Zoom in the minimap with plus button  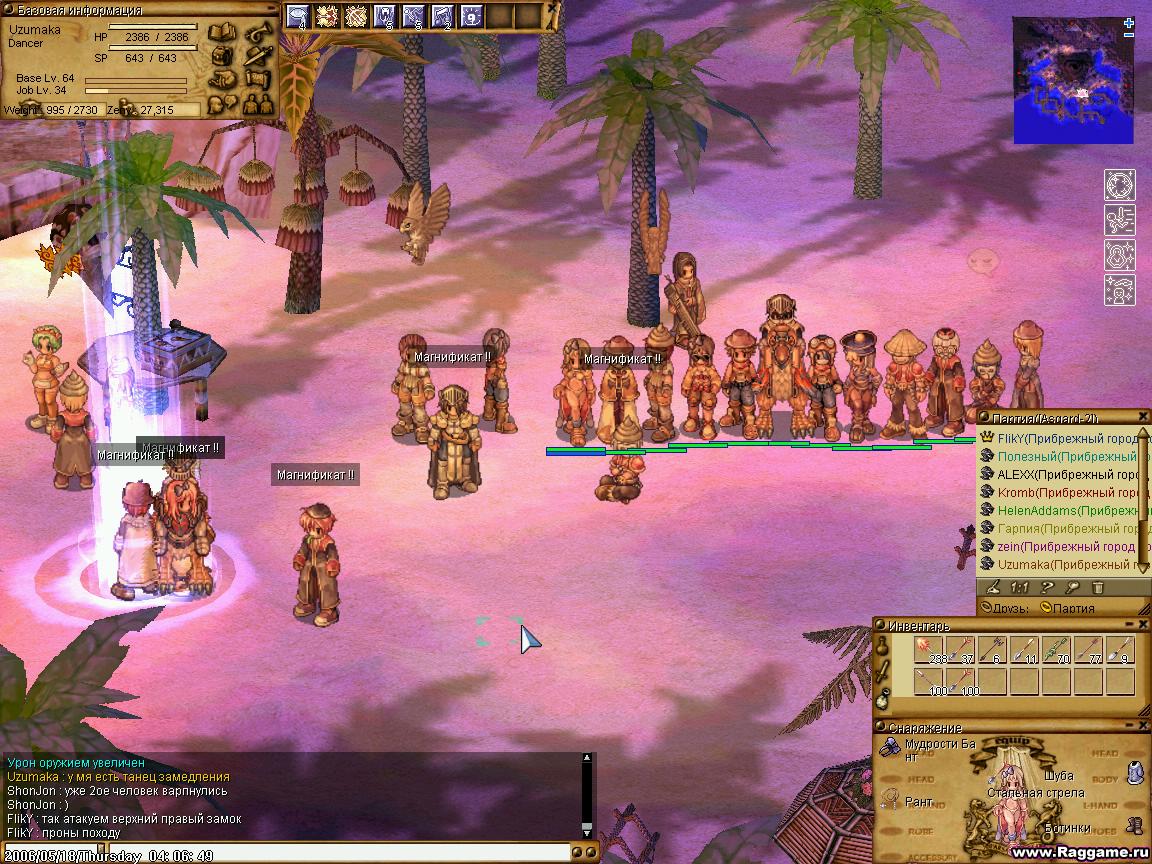point(1129,22)
